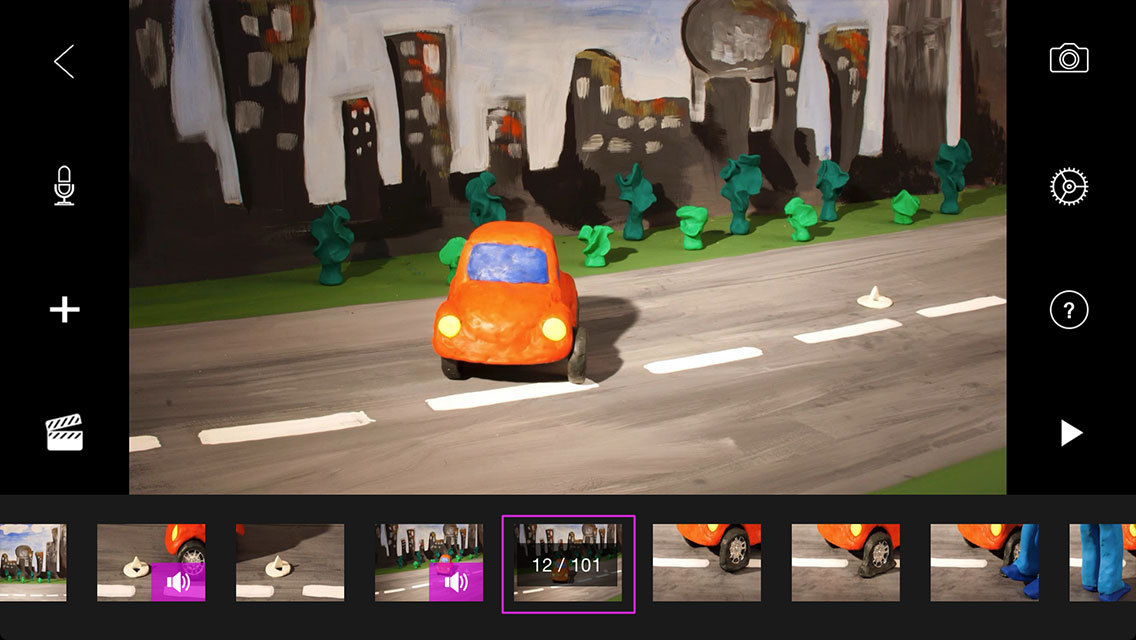Select the highlighted frame 12 / 101
Screen dimensions: 1136x640
(567, 564)
